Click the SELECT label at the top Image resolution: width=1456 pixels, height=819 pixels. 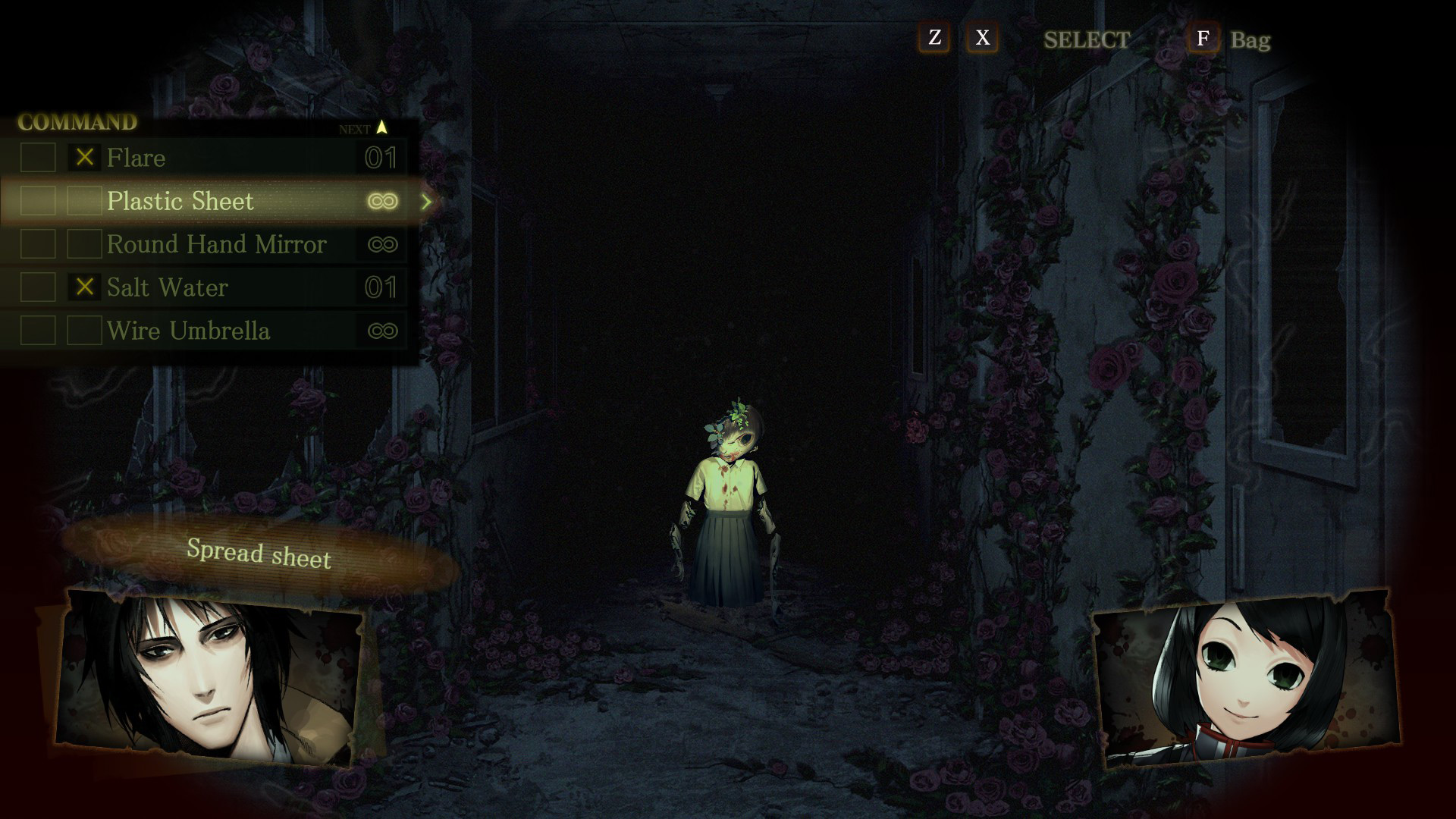click(x=1087, y=40)
